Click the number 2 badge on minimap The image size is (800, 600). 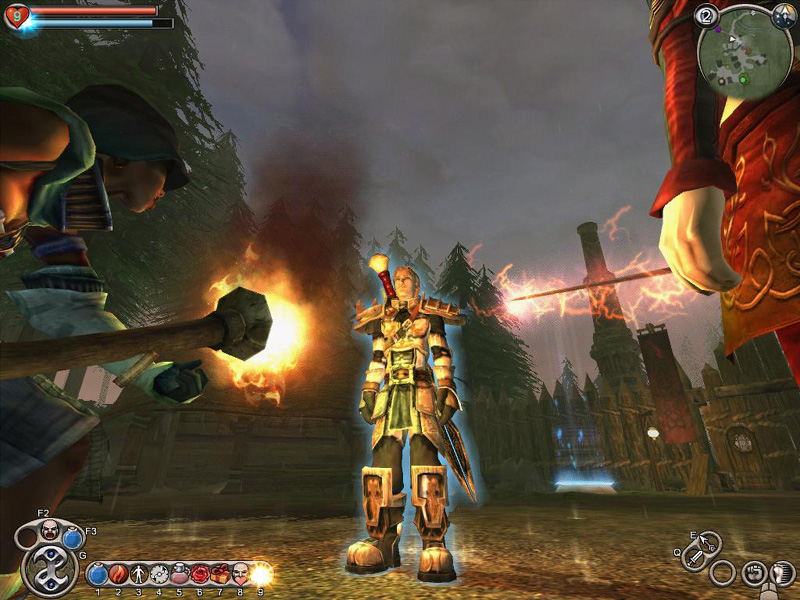pos(706,15)
